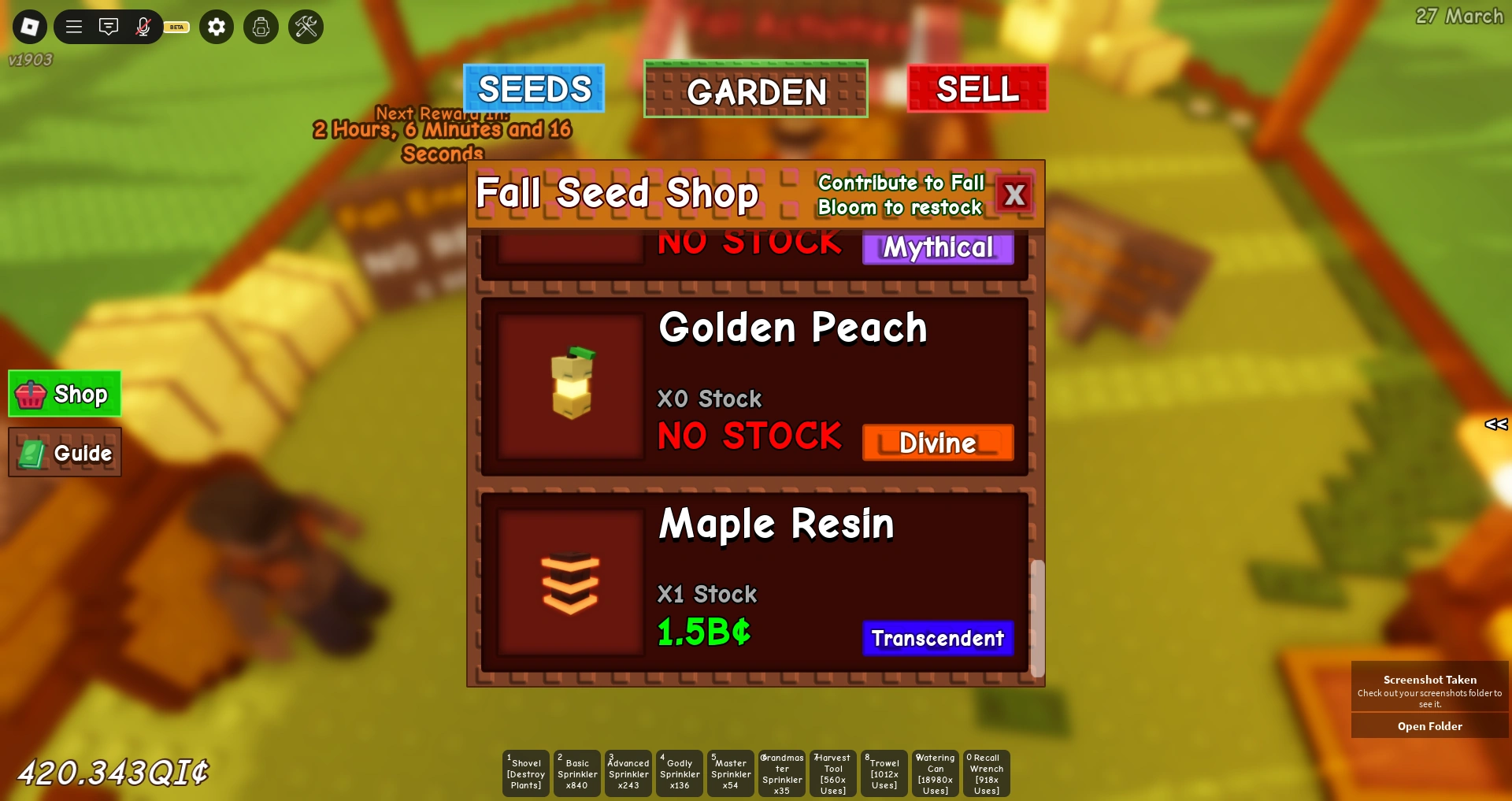
Task: Equip the Basic Sprinkler from the hotbar
Action: 576,773
